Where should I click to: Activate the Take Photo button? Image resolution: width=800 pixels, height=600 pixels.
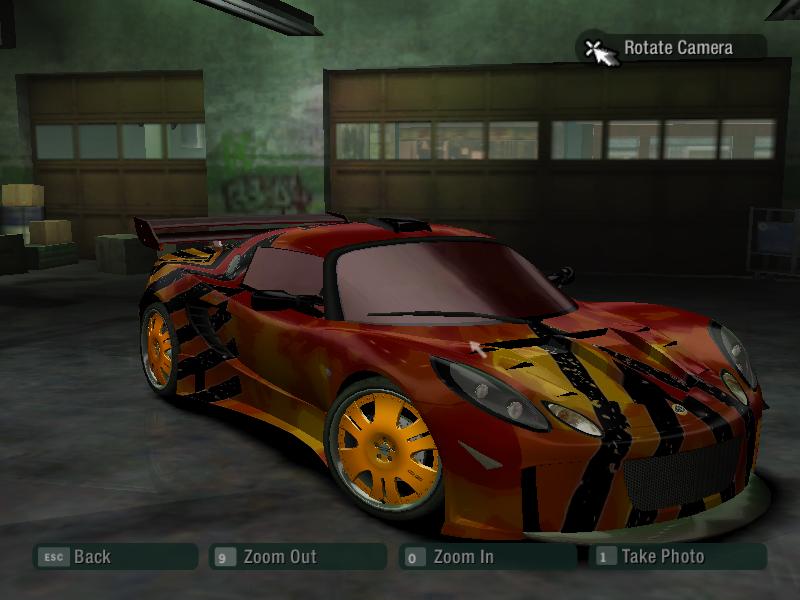coord(662,557)
